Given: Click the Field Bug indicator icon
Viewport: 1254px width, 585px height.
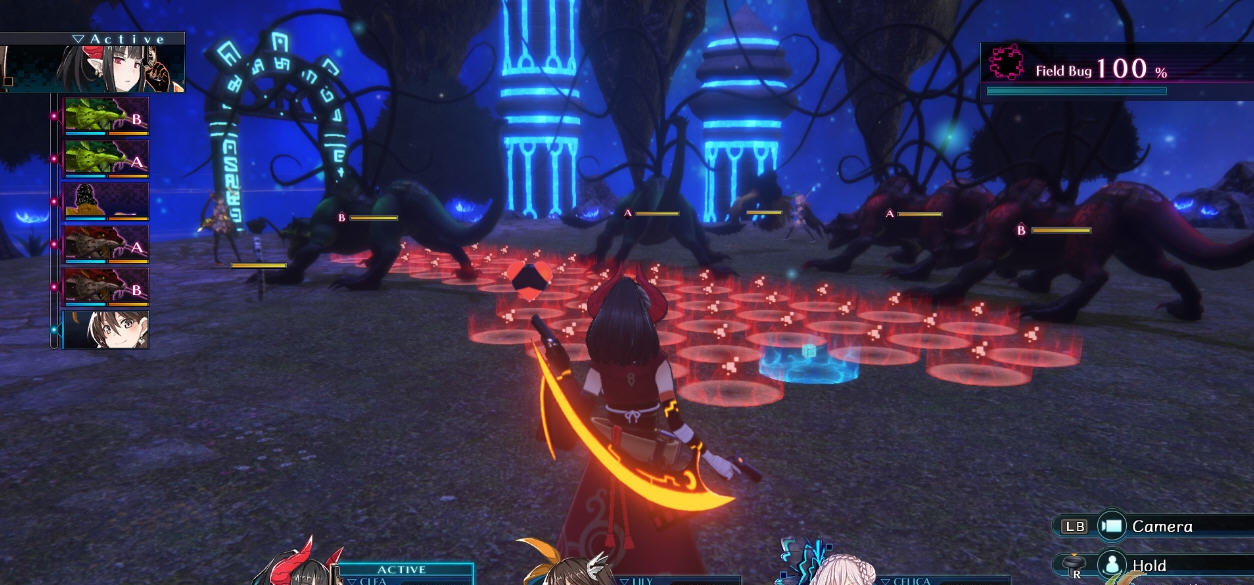Looking at the screenshot, I should pos(1006,64).
